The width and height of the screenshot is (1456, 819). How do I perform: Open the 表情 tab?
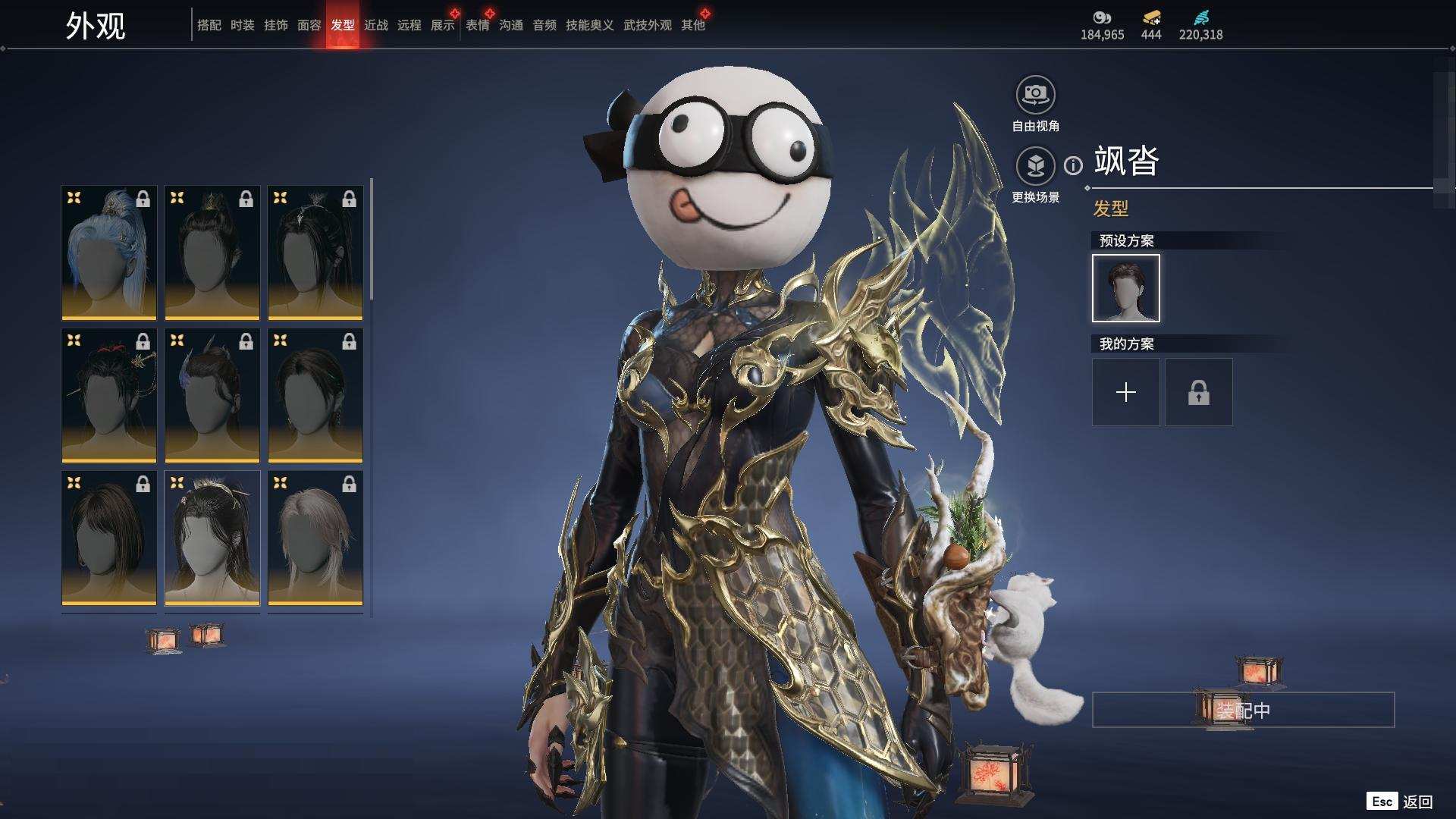pyautogui.click(x=477, y=25)
